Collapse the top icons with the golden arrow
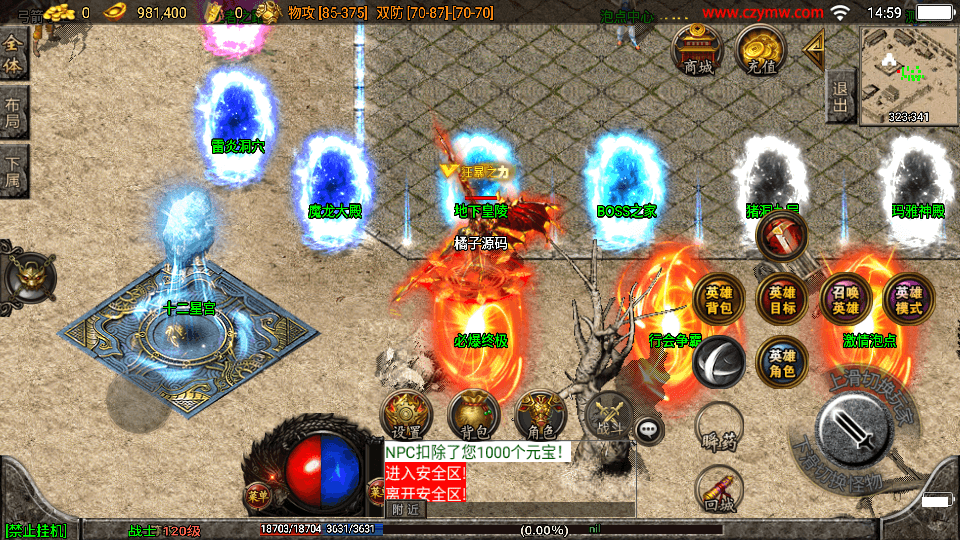This screenshot has width=960, height=540. (x=815, y=46)
